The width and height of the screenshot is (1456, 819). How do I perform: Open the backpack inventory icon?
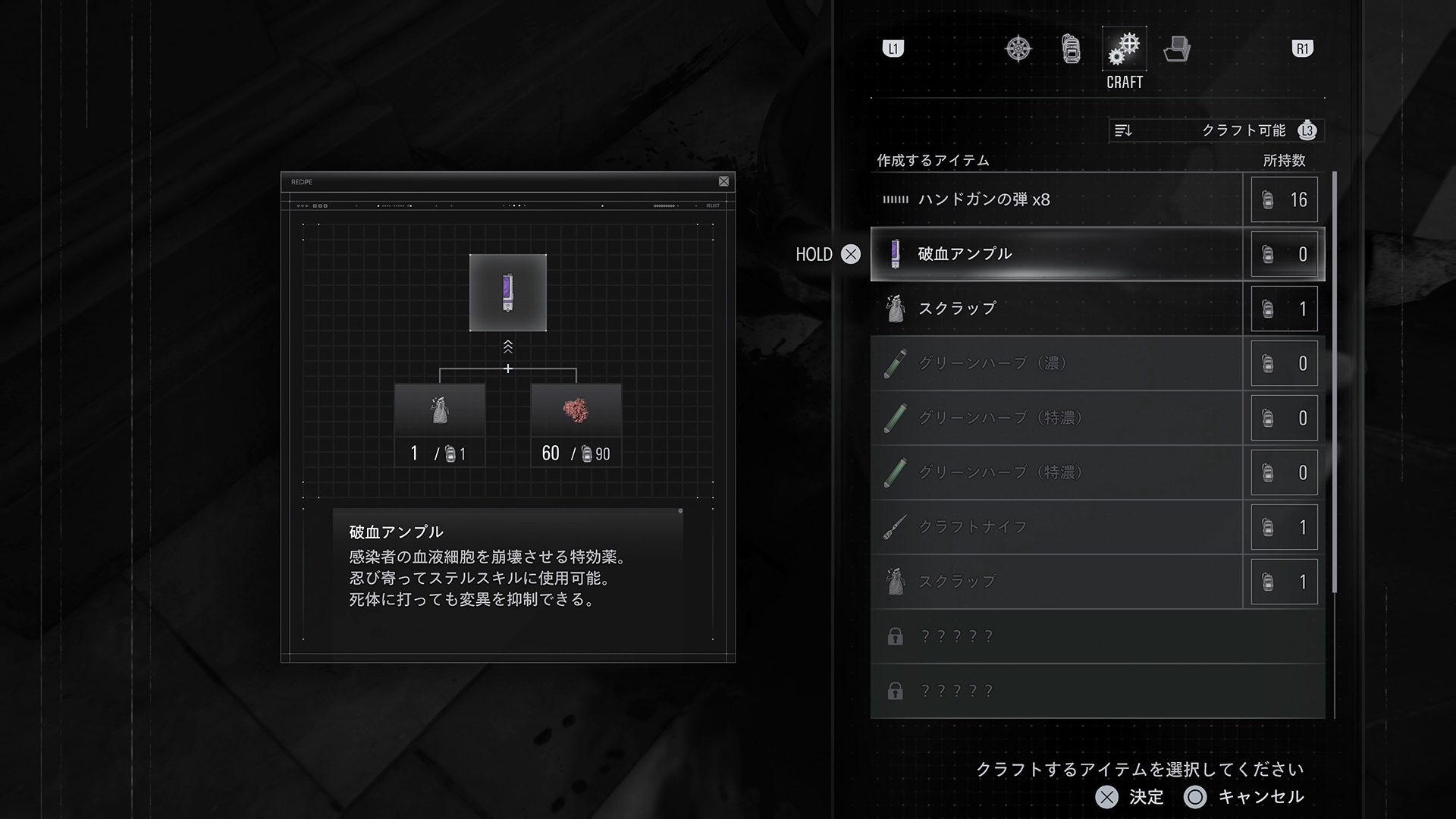[x=1072, y=48]
